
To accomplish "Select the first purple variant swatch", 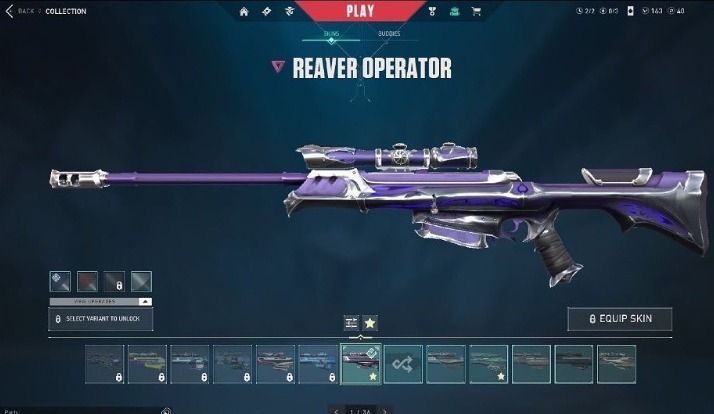I will (x=60, y=281).
